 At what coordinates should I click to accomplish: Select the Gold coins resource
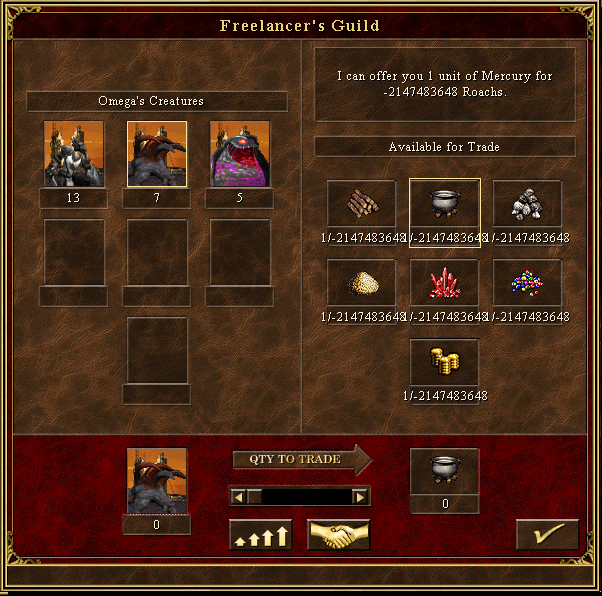tap(445, 362)
